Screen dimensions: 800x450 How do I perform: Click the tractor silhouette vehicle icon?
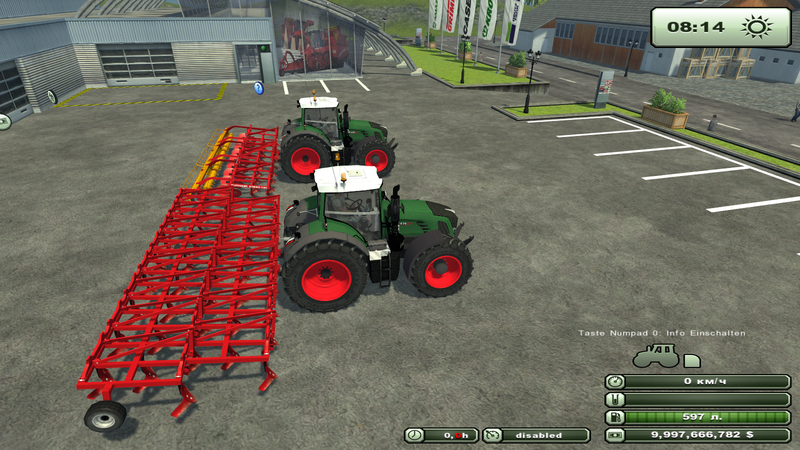[656, 357]
